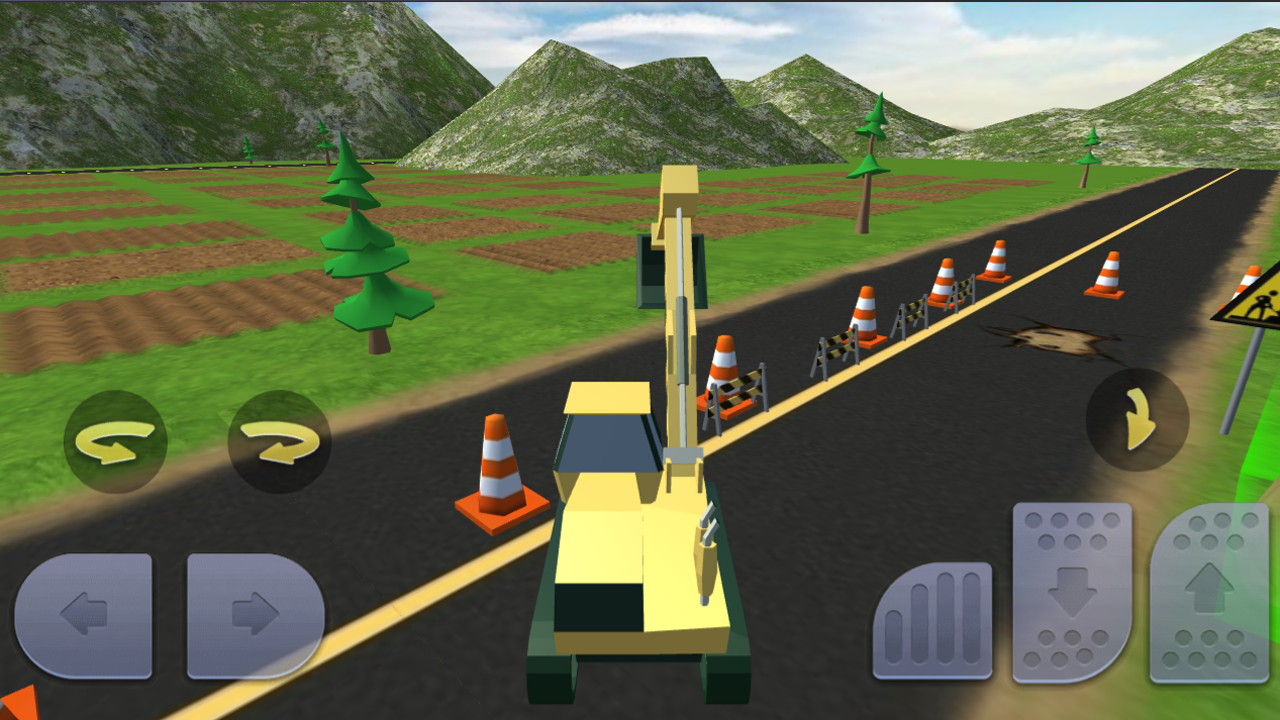Select the clockwise cab rotation arrow
Screen dimensions: 1280x720
click(281, 438)
